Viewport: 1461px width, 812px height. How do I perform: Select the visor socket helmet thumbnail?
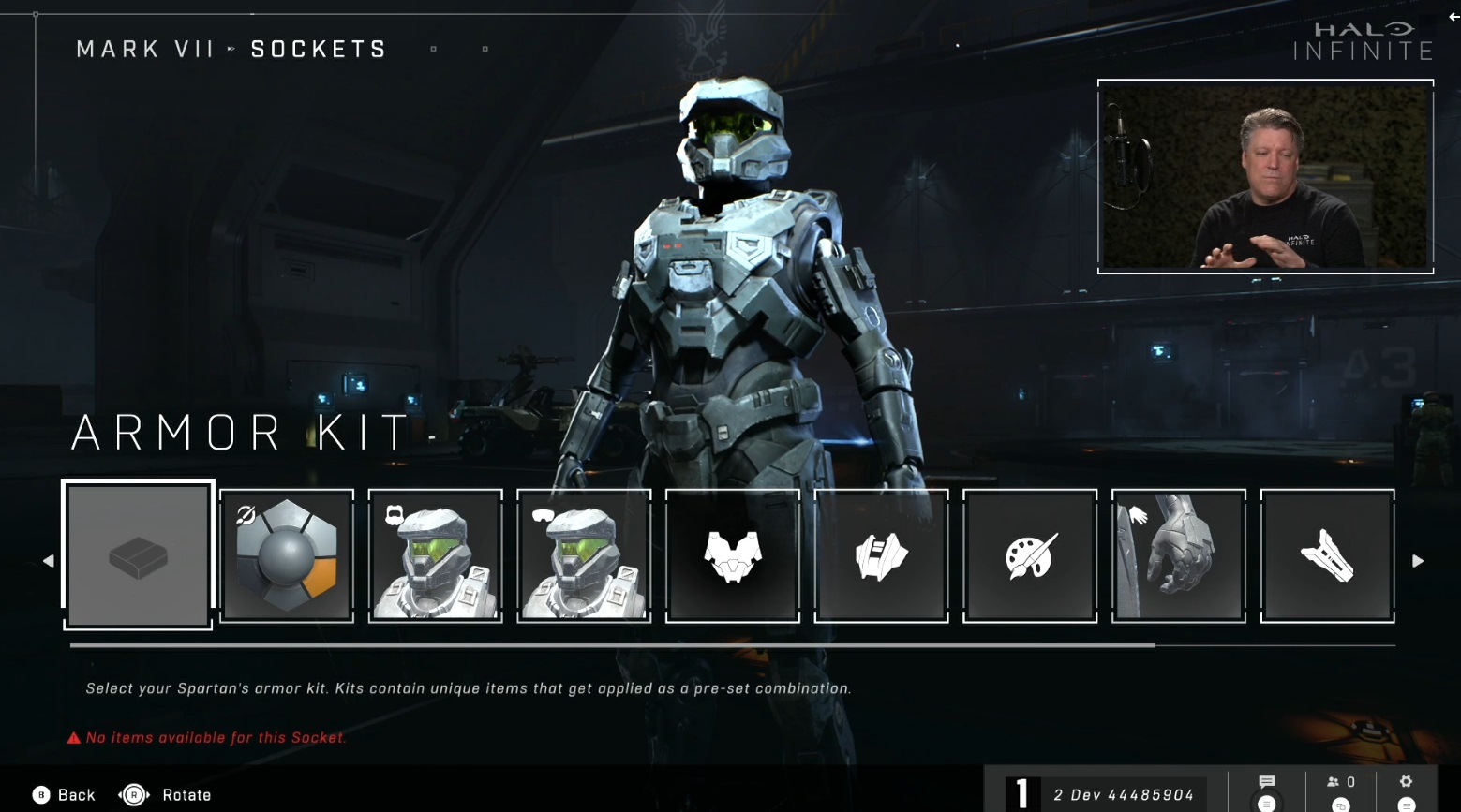tap(584, 555)
